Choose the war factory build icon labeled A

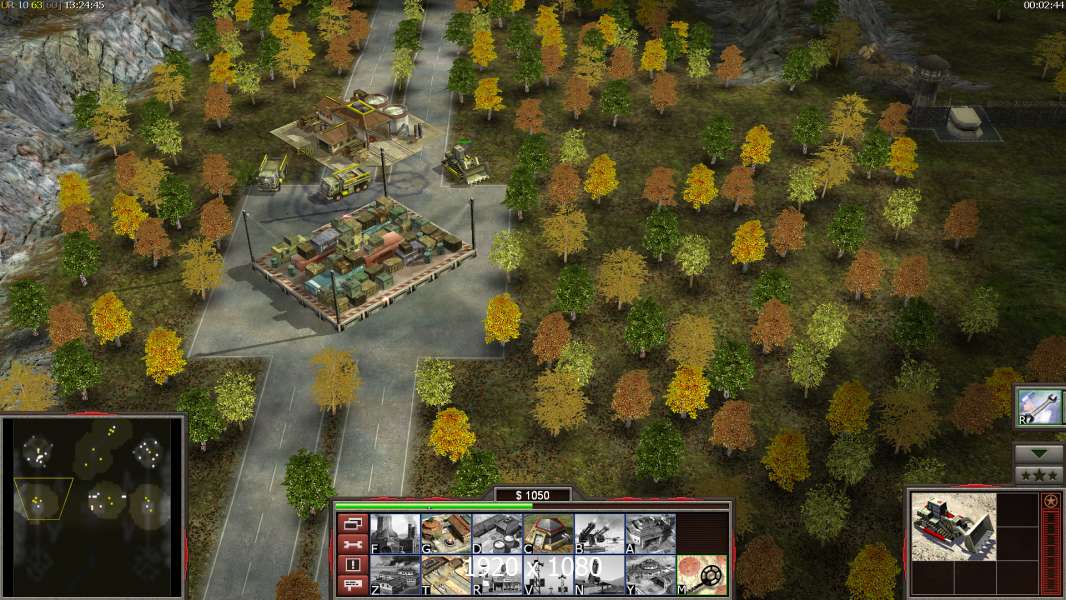[650, 533]
